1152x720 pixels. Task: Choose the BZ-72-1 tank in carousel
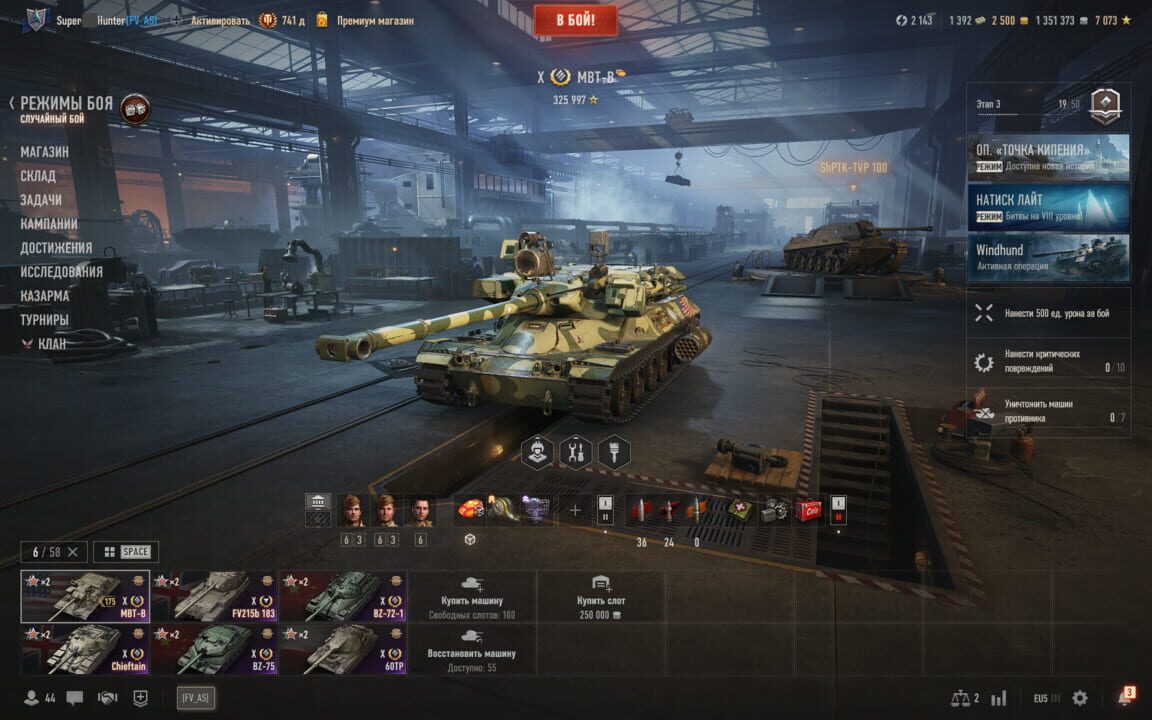point(343,597)
